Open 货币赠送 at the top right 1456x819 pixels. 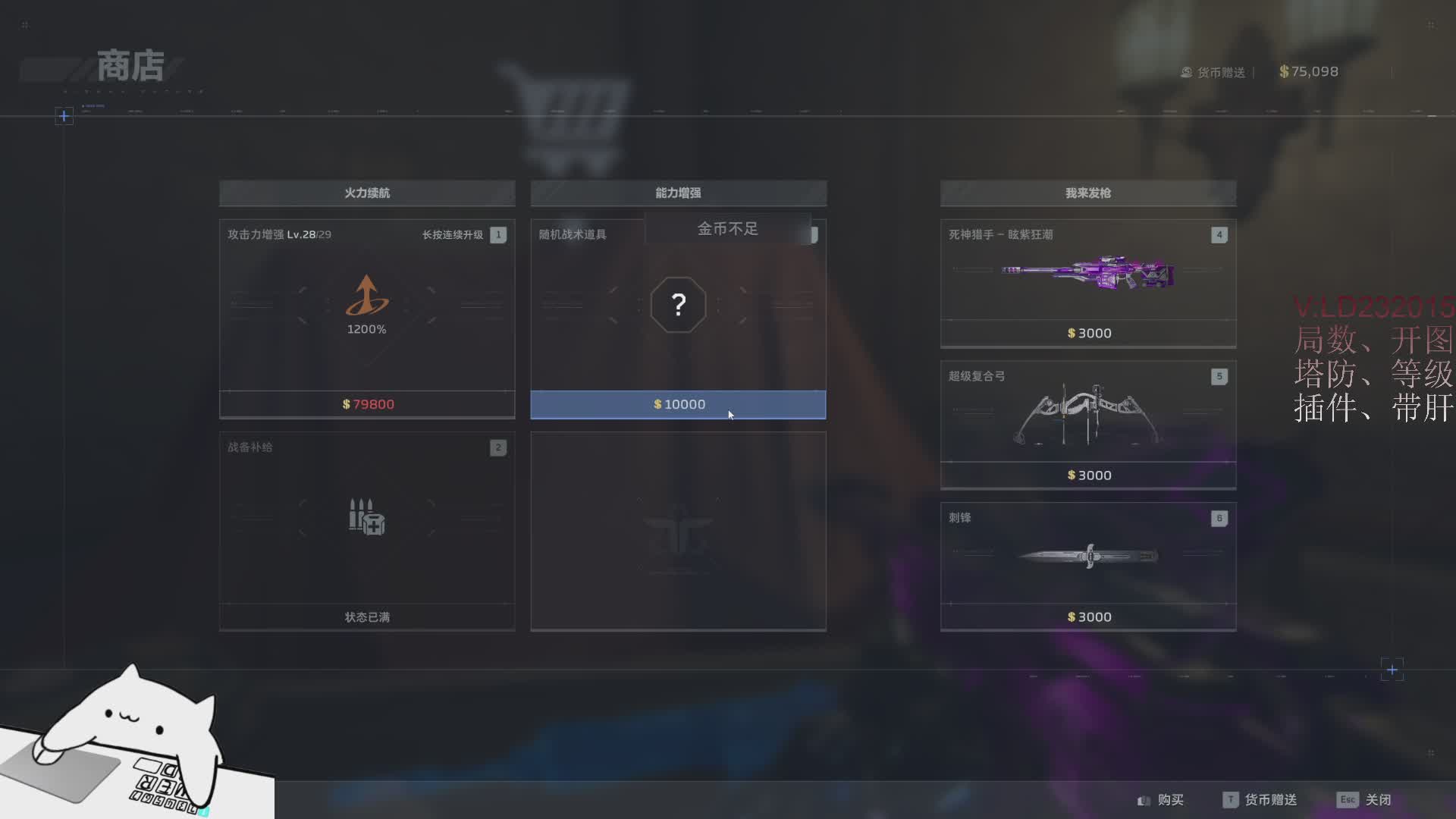1213,72
